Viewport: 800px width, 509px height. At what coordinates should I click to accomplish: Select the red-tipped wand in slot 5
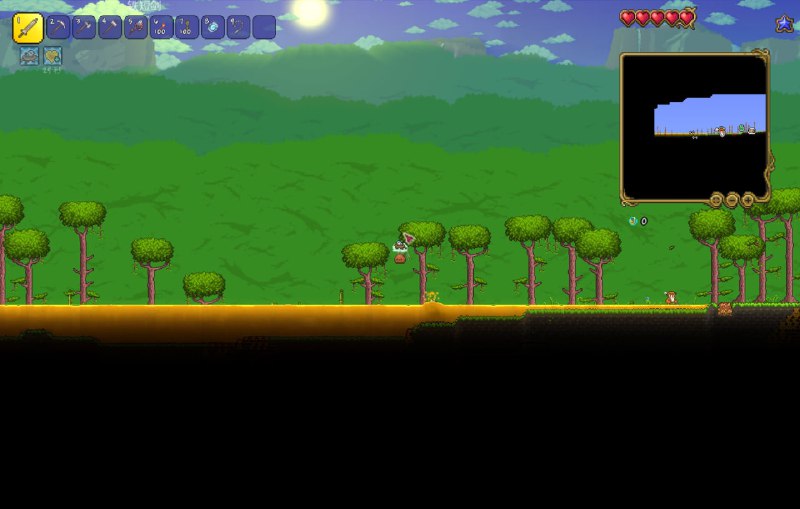(136, 27)
